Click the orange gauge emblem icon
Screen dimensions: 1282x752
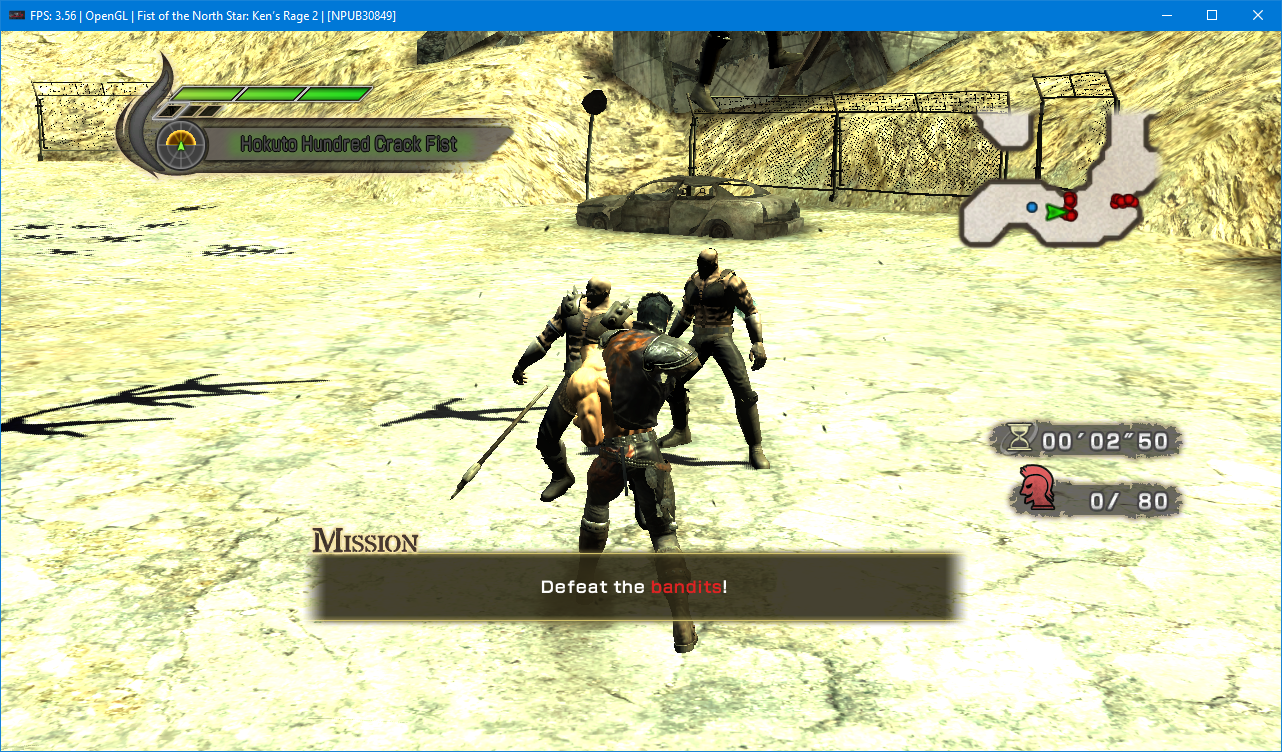coord(181,145)
